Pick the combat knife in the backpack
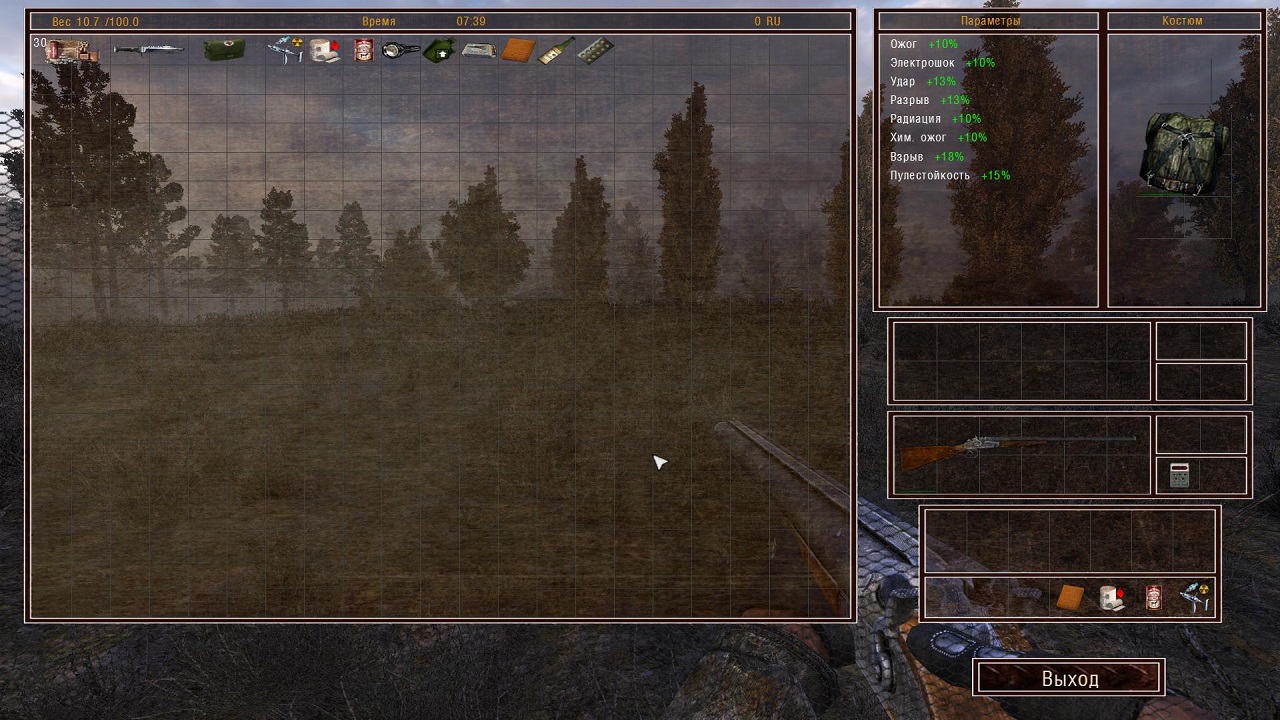Screen dimensions: 1280x720 click(147, 49)
